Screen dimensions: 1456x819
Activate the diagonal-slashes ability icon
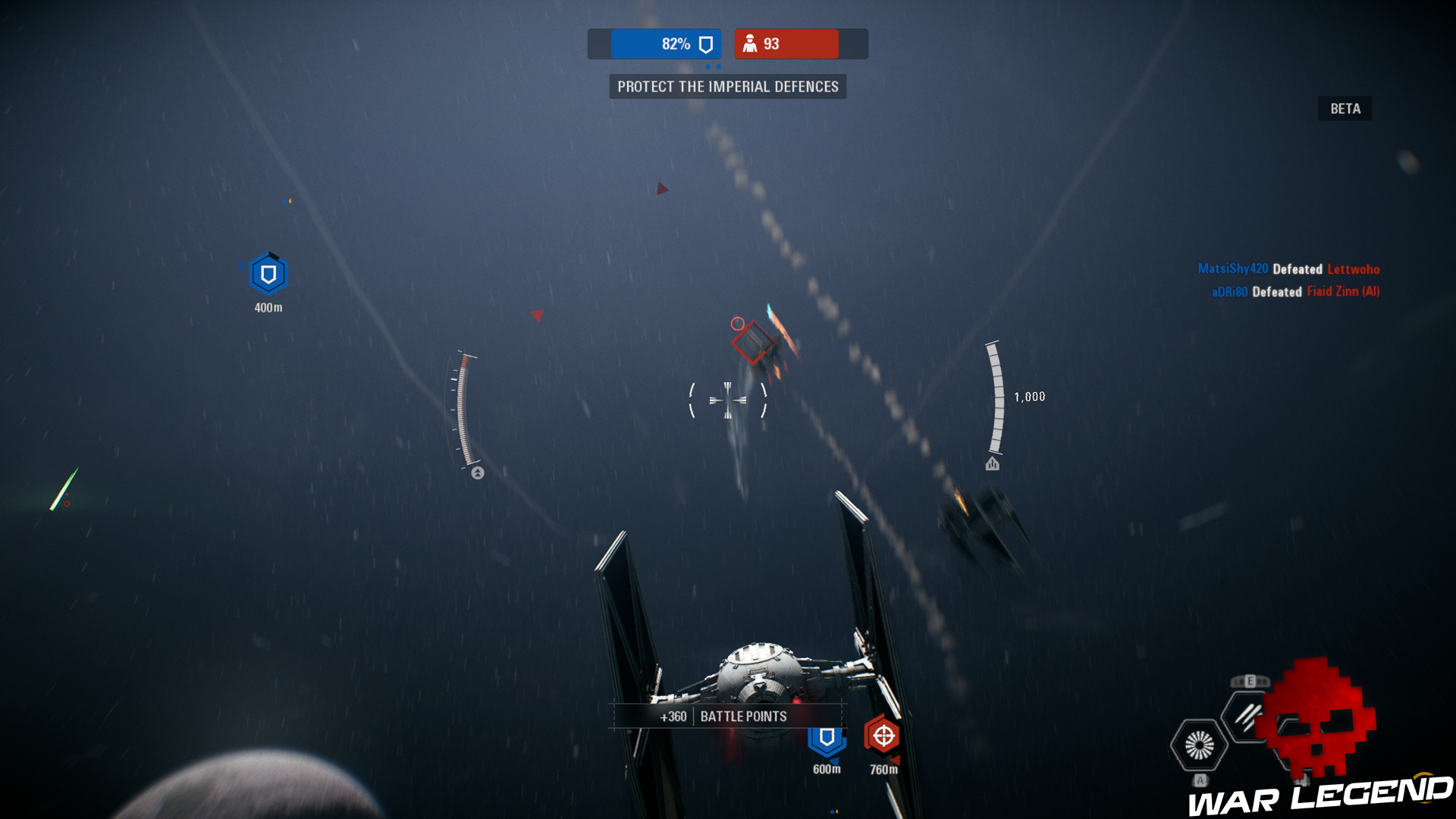(x=1246, y=714)
